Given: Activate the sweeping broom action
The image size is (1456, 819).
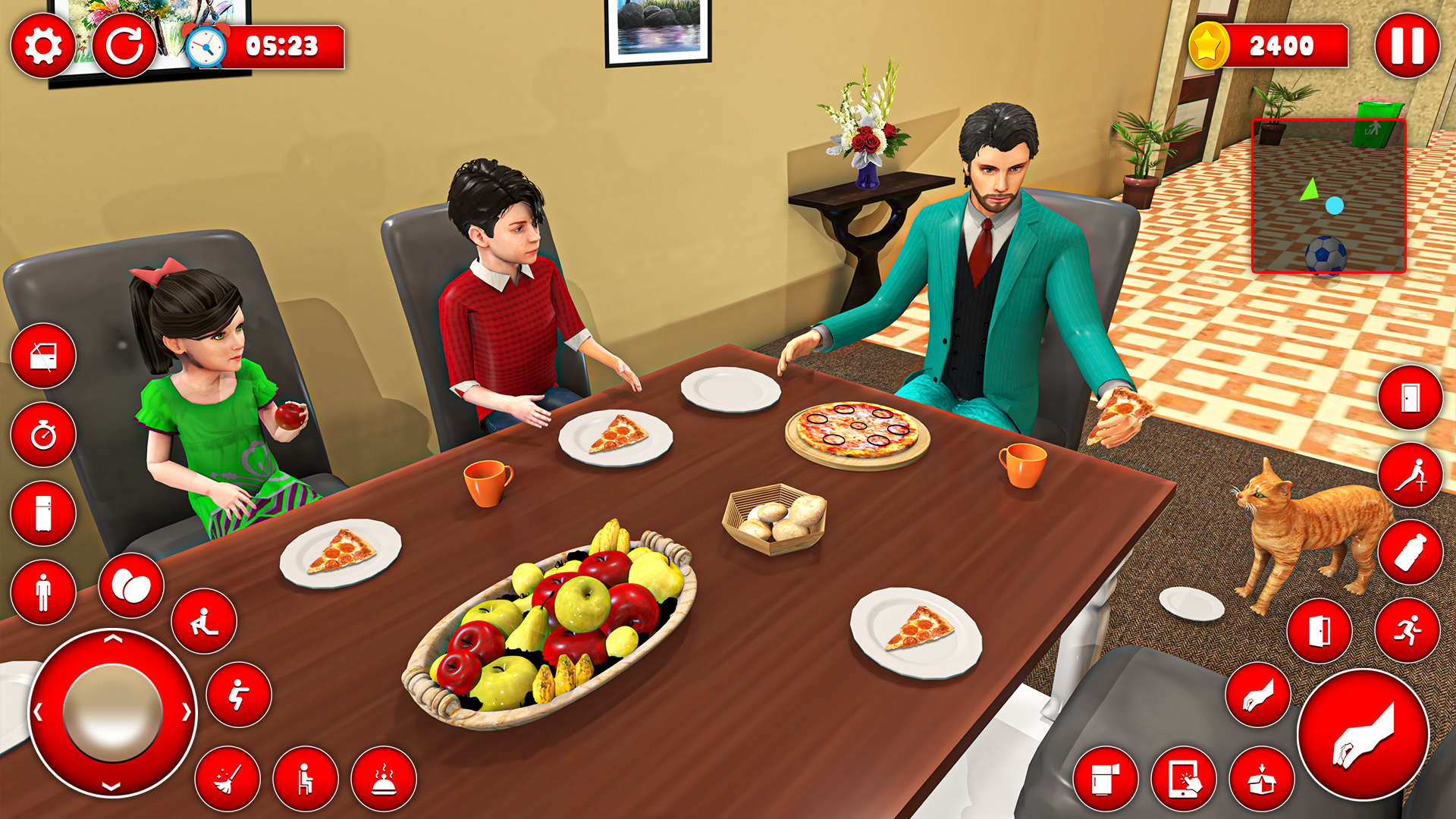Looking at the screenshot, I should [227, 777].
